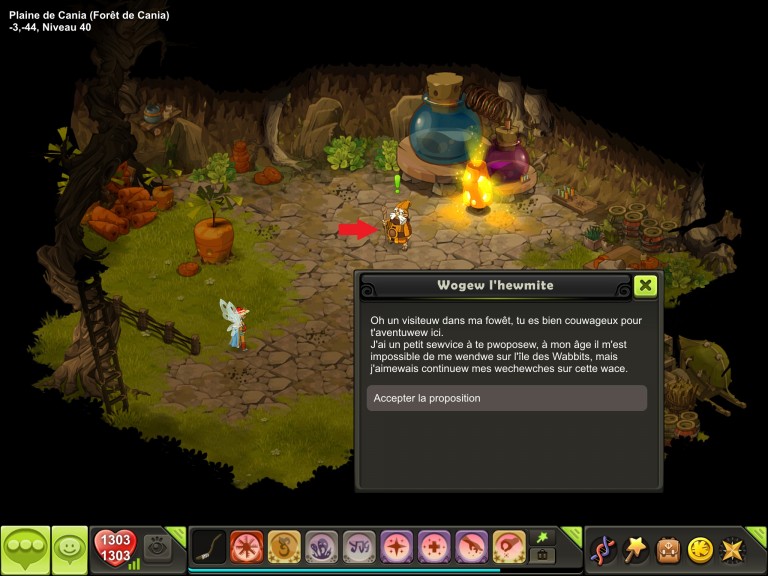Accept Wogew's proposition in the dialogue
This screenshot has height=576, width=768.
[506, 398]
